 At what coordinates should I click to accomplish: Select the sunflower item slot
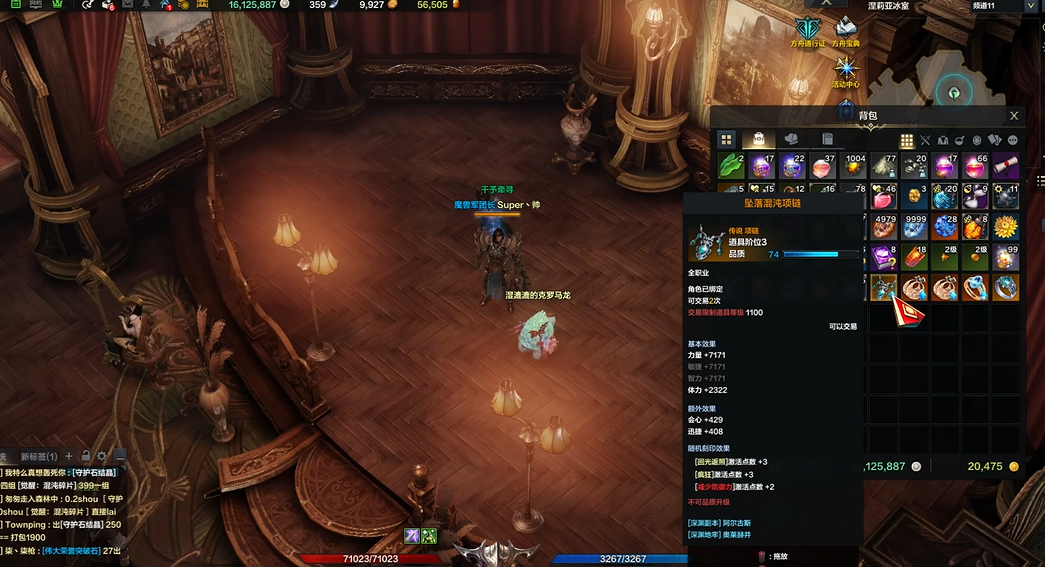[1006, 227]
